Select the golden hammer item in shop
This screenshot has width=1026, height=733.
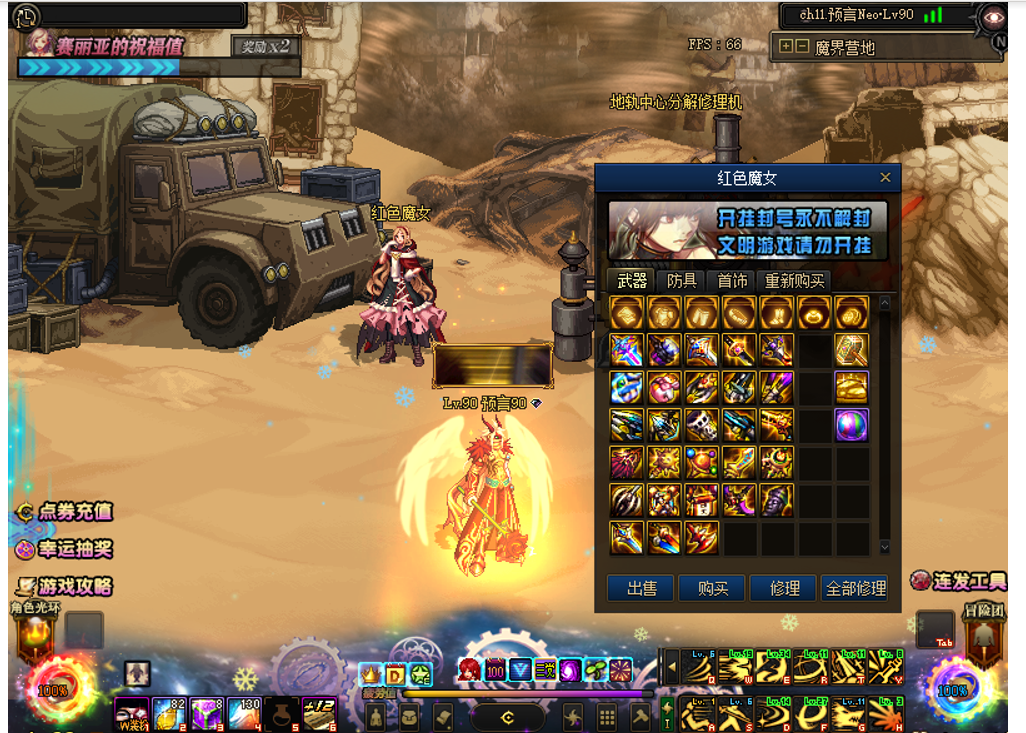851,349
